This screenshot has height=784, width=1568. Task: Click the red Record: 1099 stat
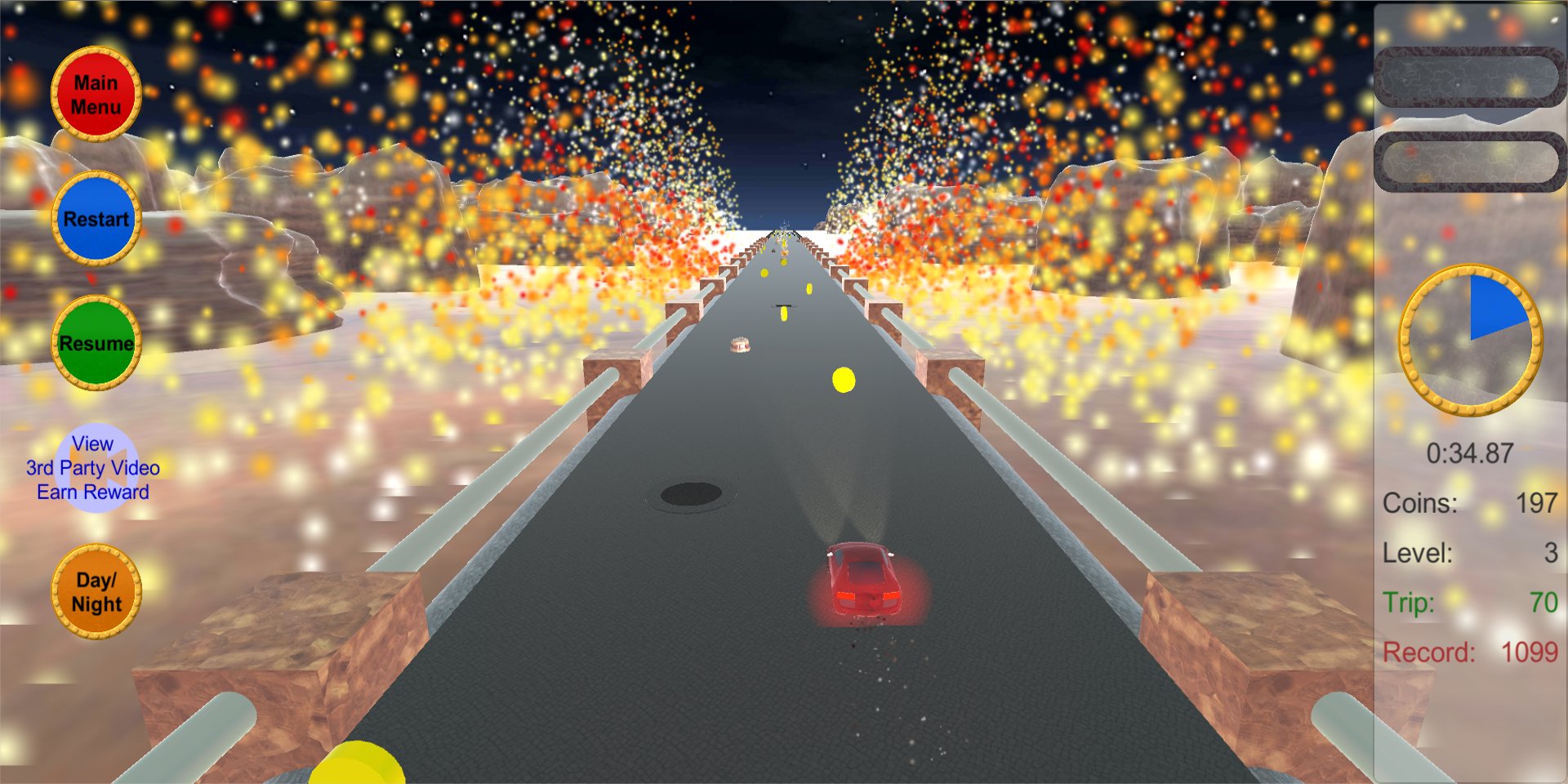(1470, 653)
